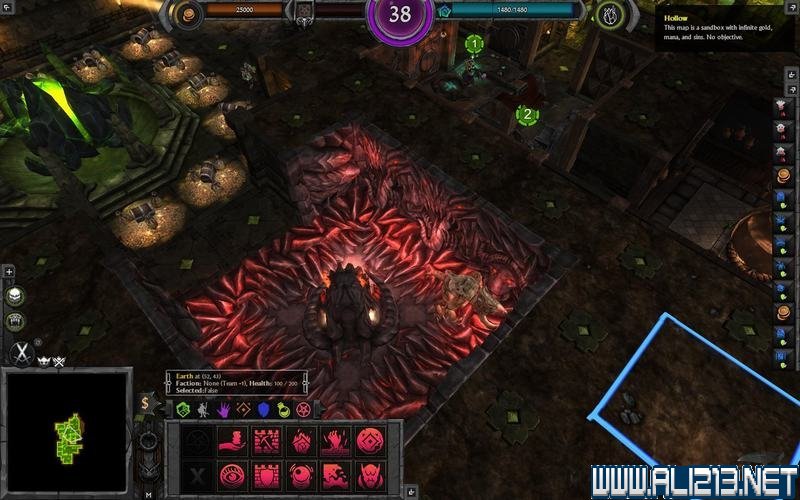Click the sin counter orb showing 38
Viewport: 800px width, 500px height.
400,15
